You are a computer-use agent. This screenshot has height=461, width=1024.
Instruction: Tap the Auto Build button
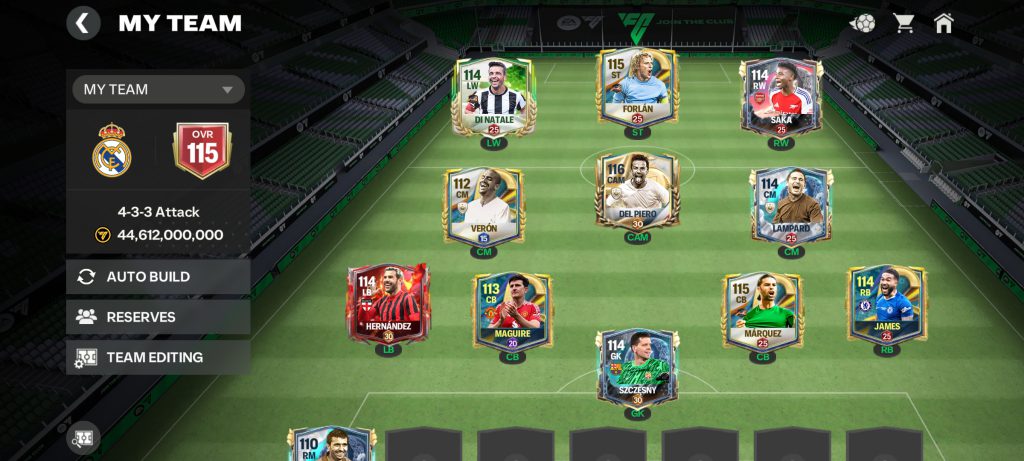click(158, 277)
